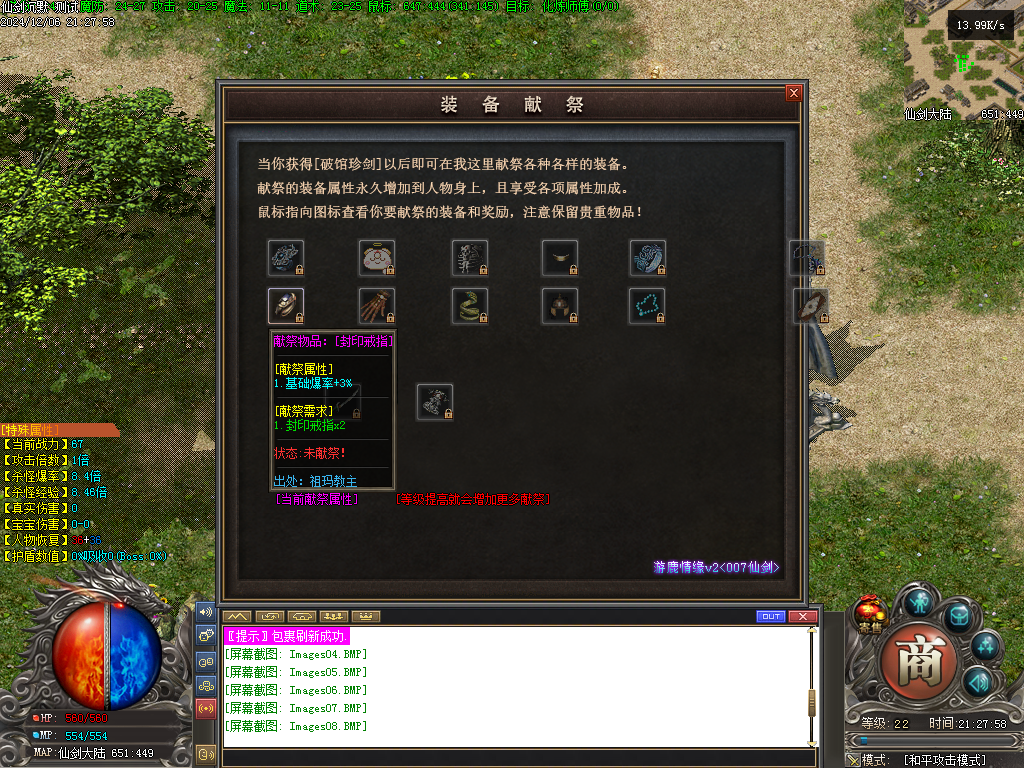The image size is (1024, 768).
Task: Select the skeleton item slot
Action: pyautogui.click(x=469, y=258)
